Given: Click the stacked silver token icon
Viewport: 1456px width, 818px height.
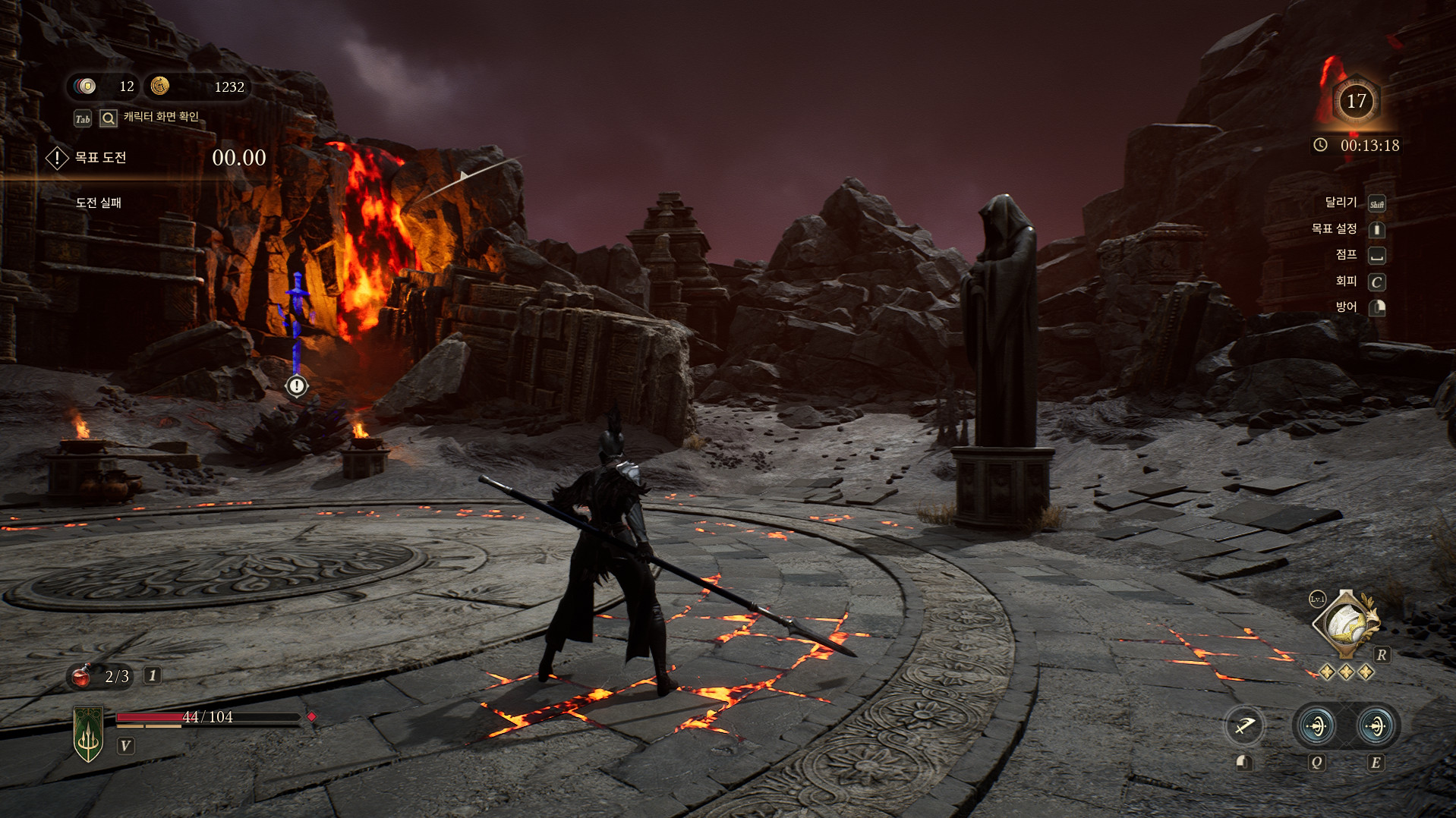Looking at the screenshot, I should [86, 87].
